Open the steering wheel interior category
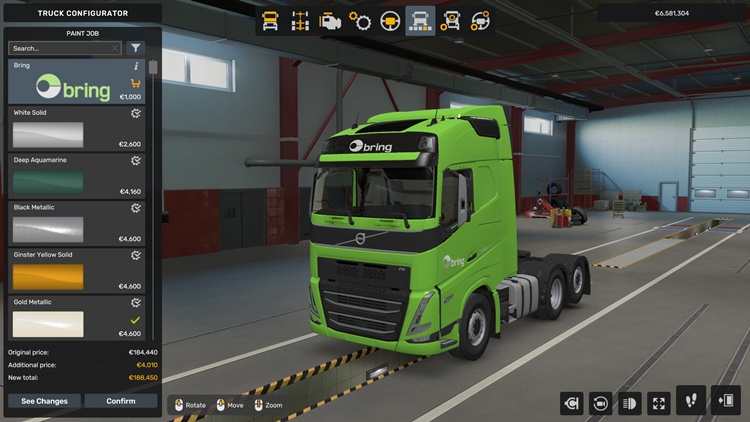Viewport: 750px width, 422px height. click(390, 20)
